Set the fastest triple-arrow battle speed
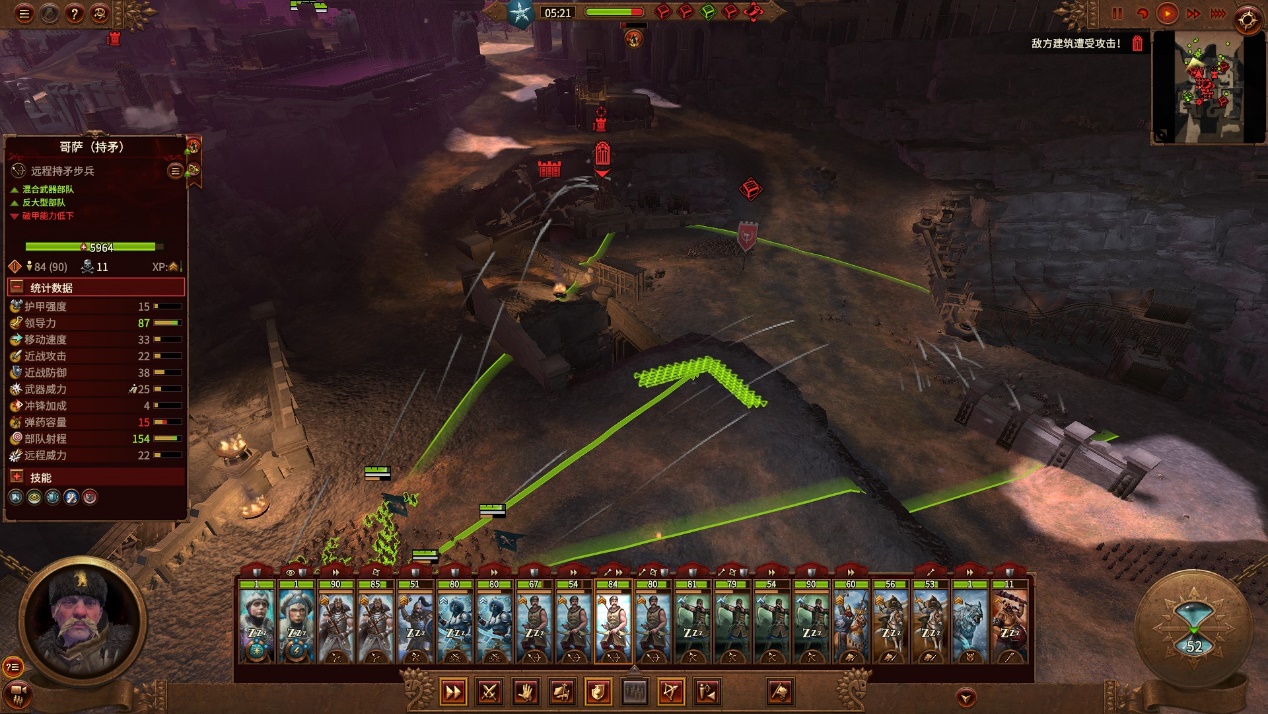The image size is (1268, 714). [x=1218, y=14]
